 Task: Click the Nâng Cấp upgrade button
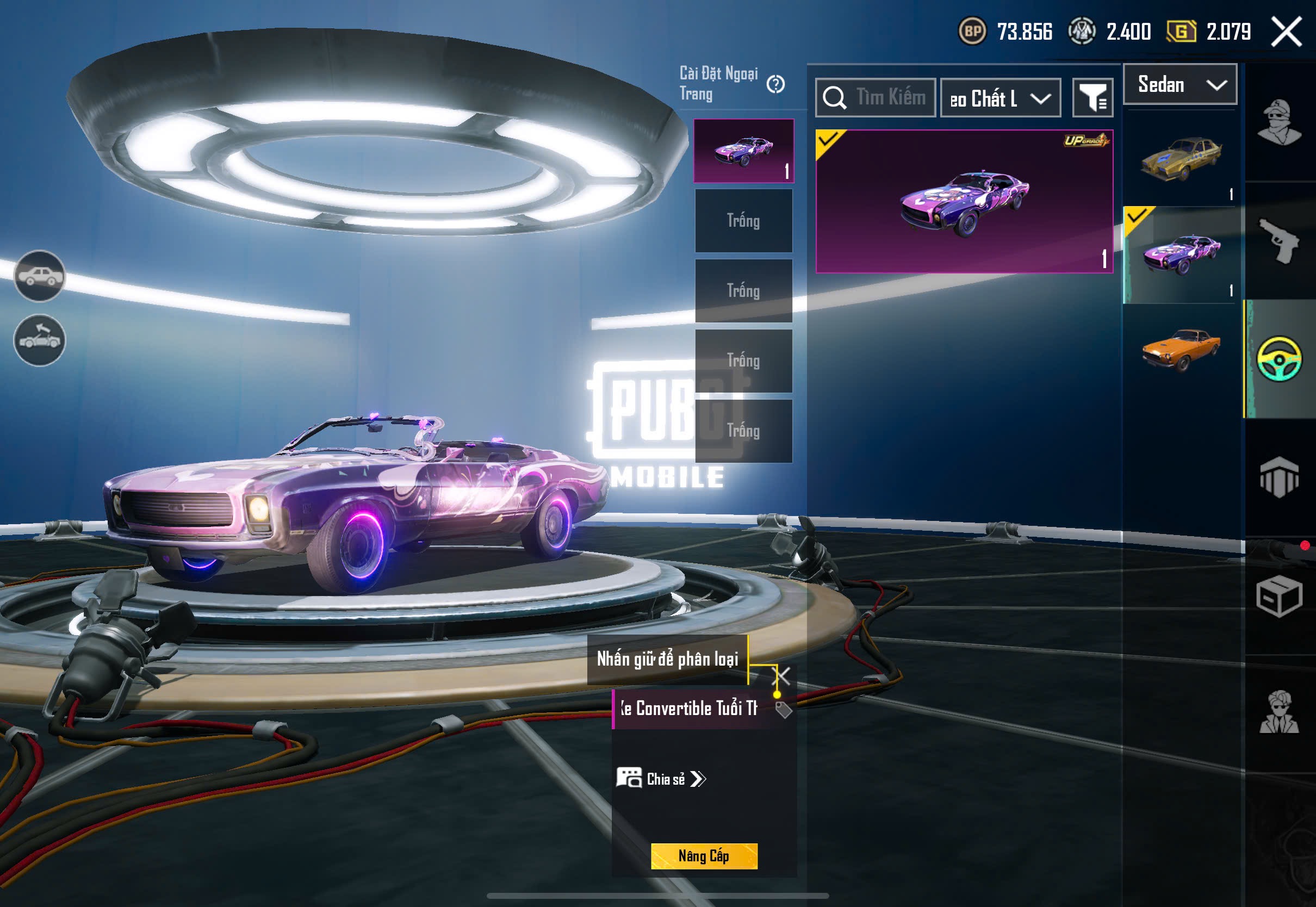tap(704, 856)
